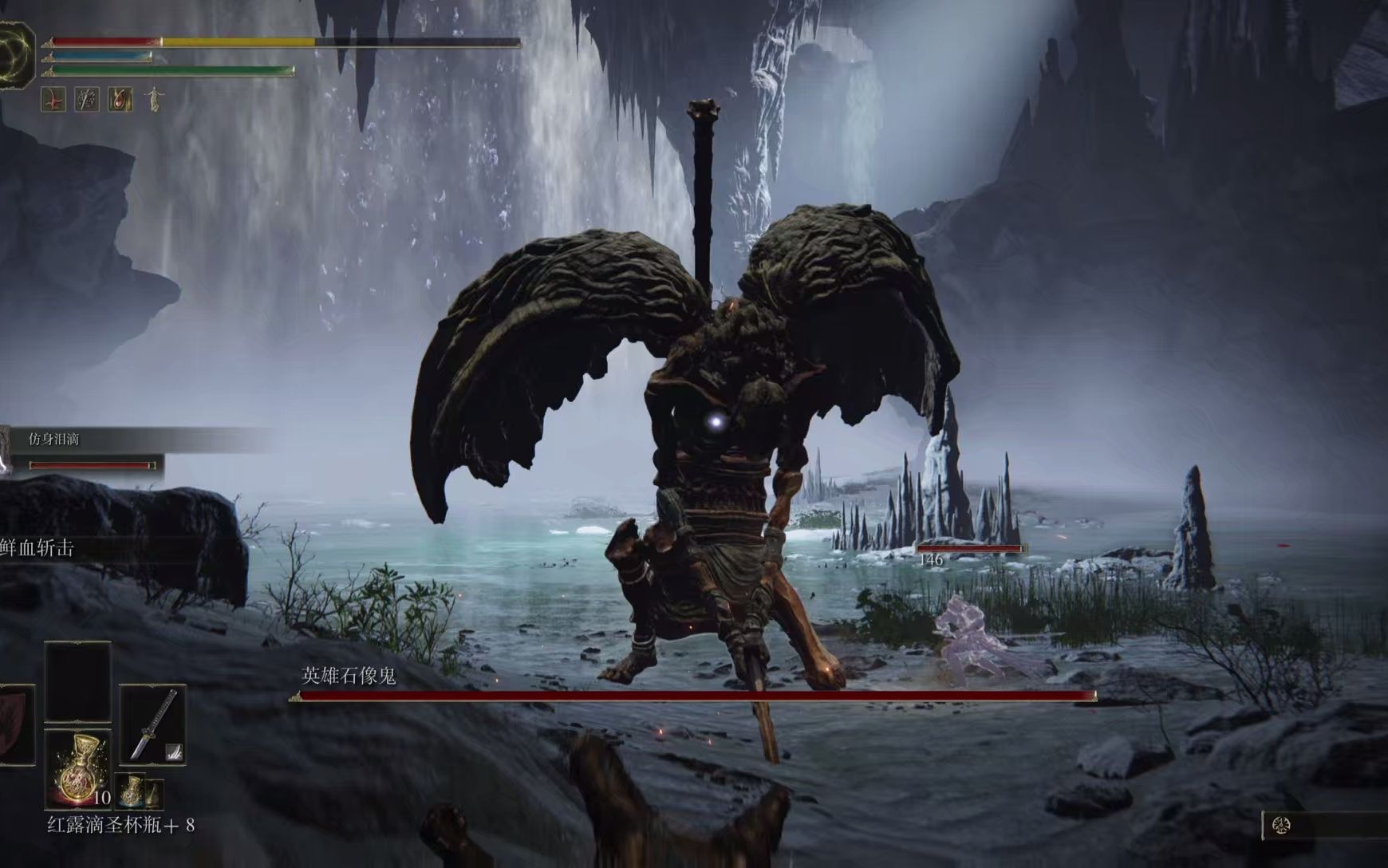
Task: Click the red teardrop flask buff icon
Action: coord(120,100)
